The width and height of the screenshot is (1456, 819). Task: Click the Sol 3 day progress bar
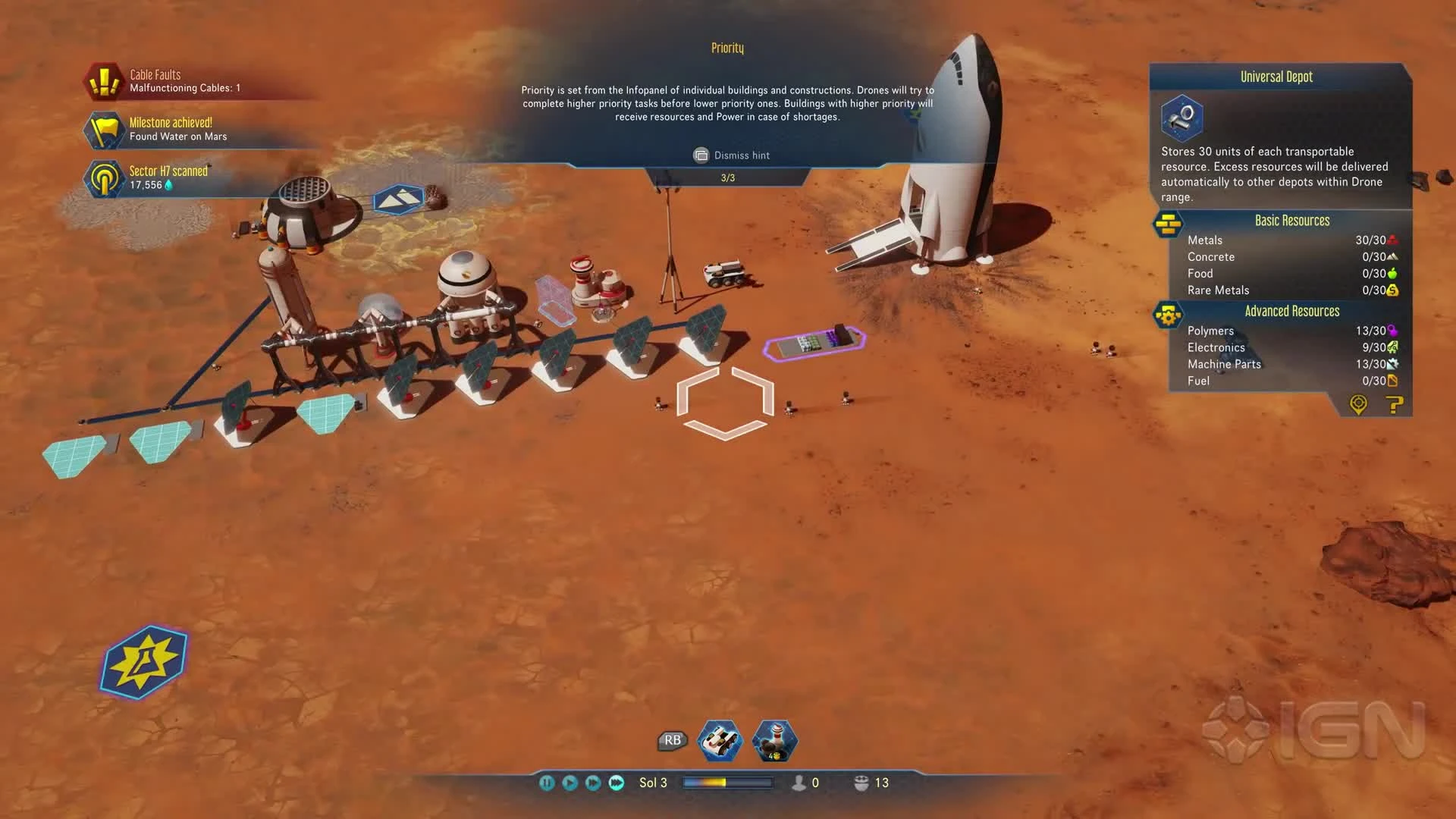point(728,783)
